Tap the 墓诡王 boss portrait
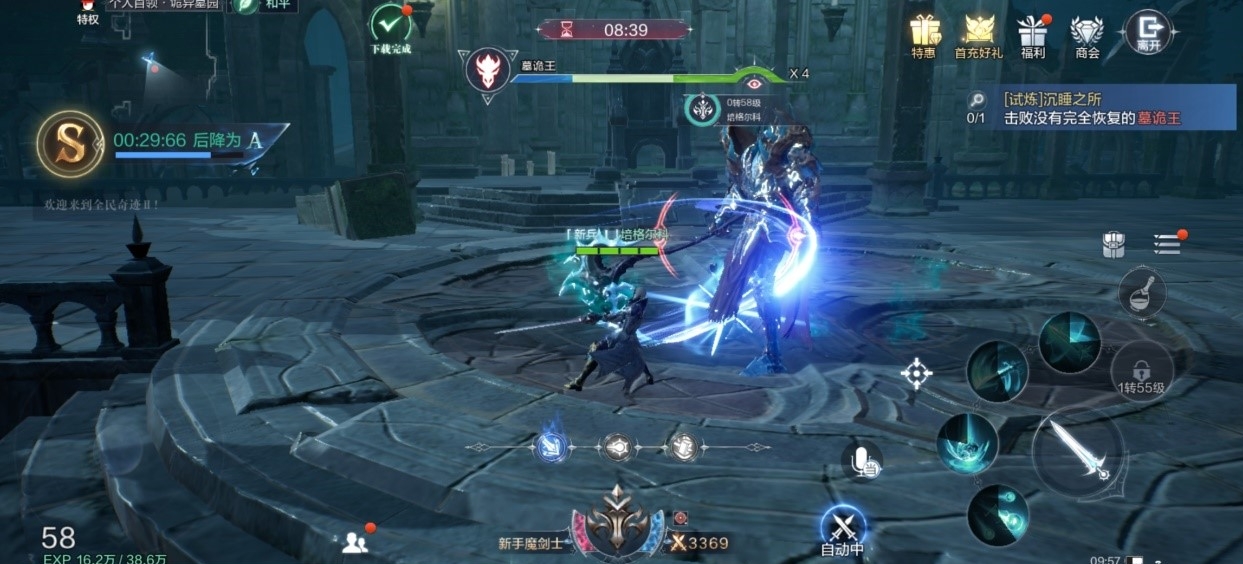The width and height of the screenshot is (1243, 564). coord(488,70)
